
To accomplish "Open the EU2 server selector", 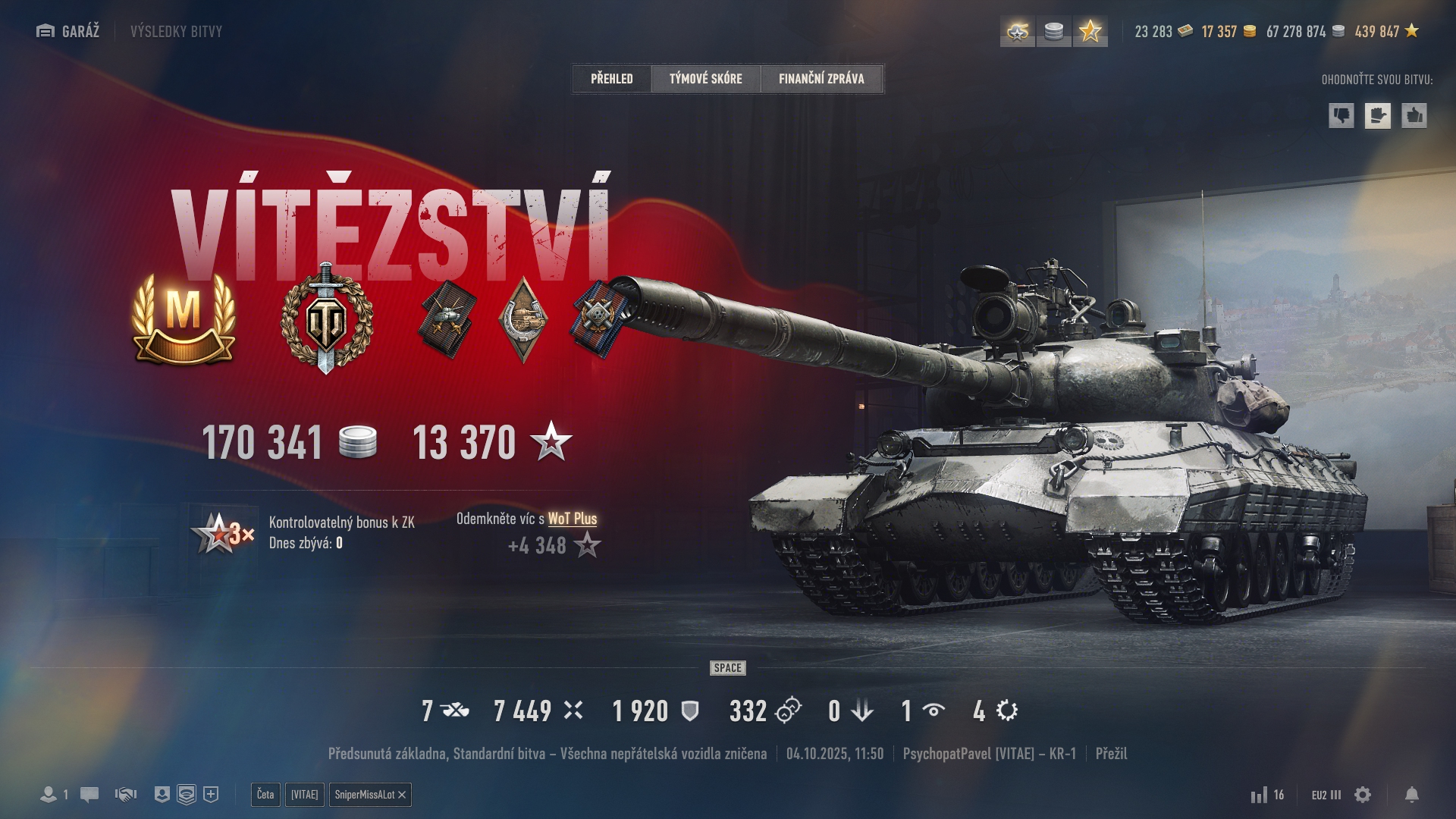I will [1326, 795].
